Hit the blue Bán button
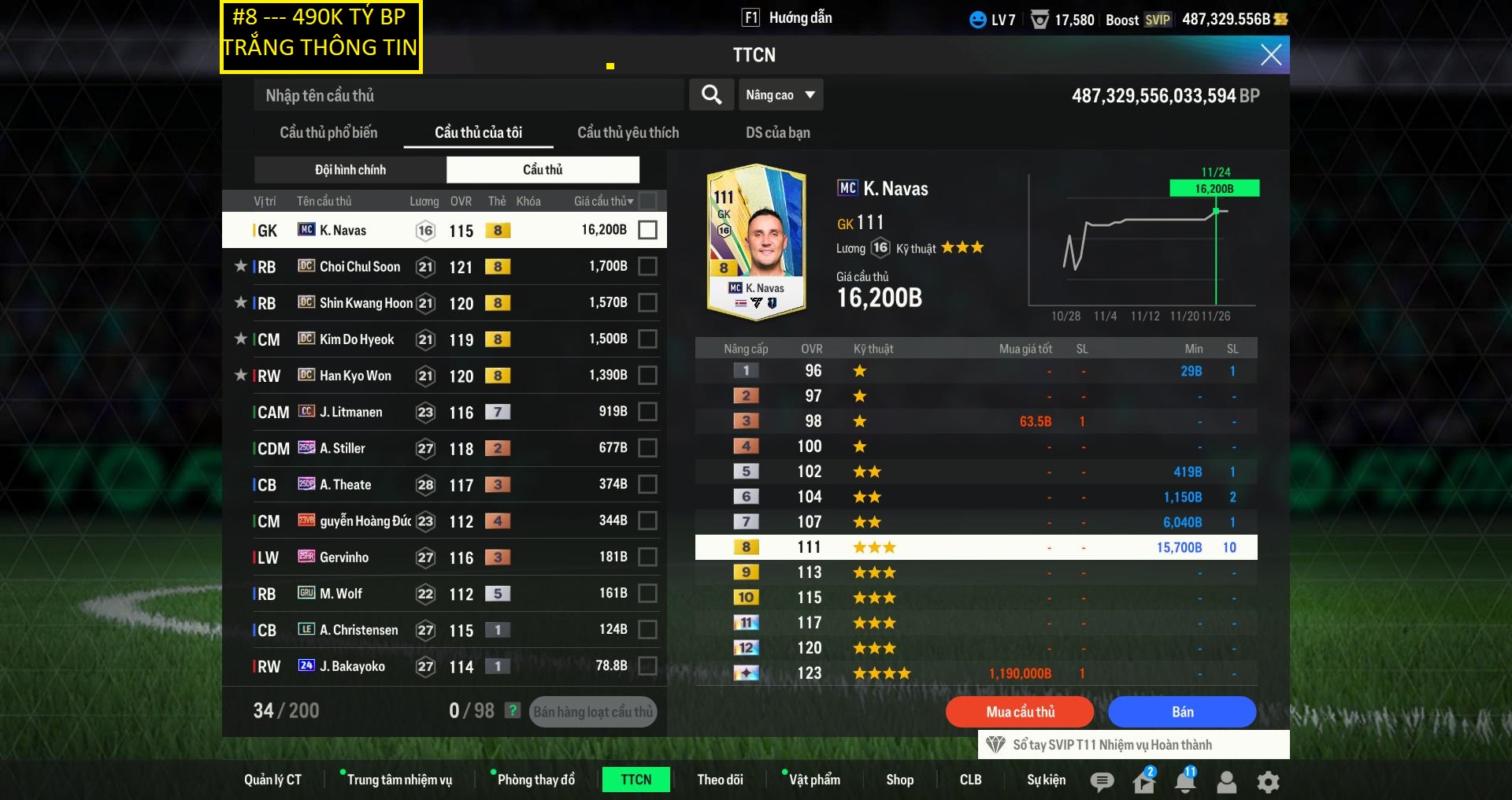 point(1182,712)
